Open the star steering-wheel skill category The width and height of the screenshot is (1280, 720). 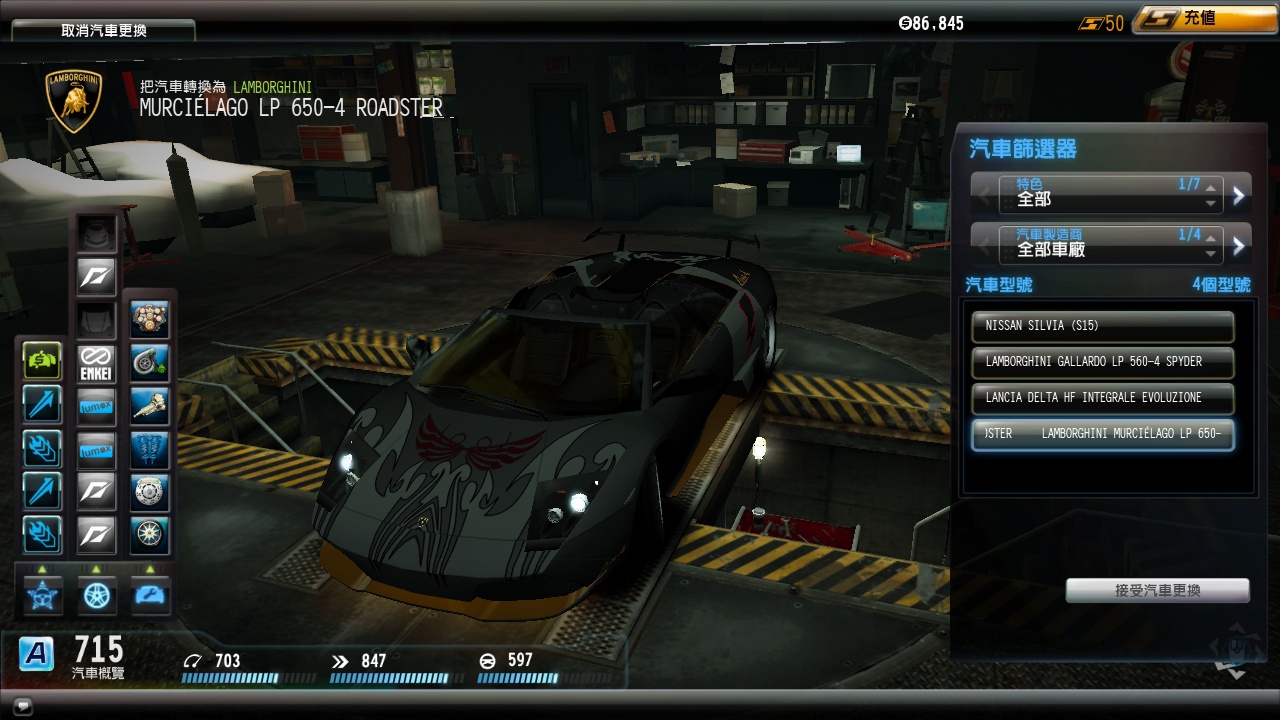[x=43, y=595]
